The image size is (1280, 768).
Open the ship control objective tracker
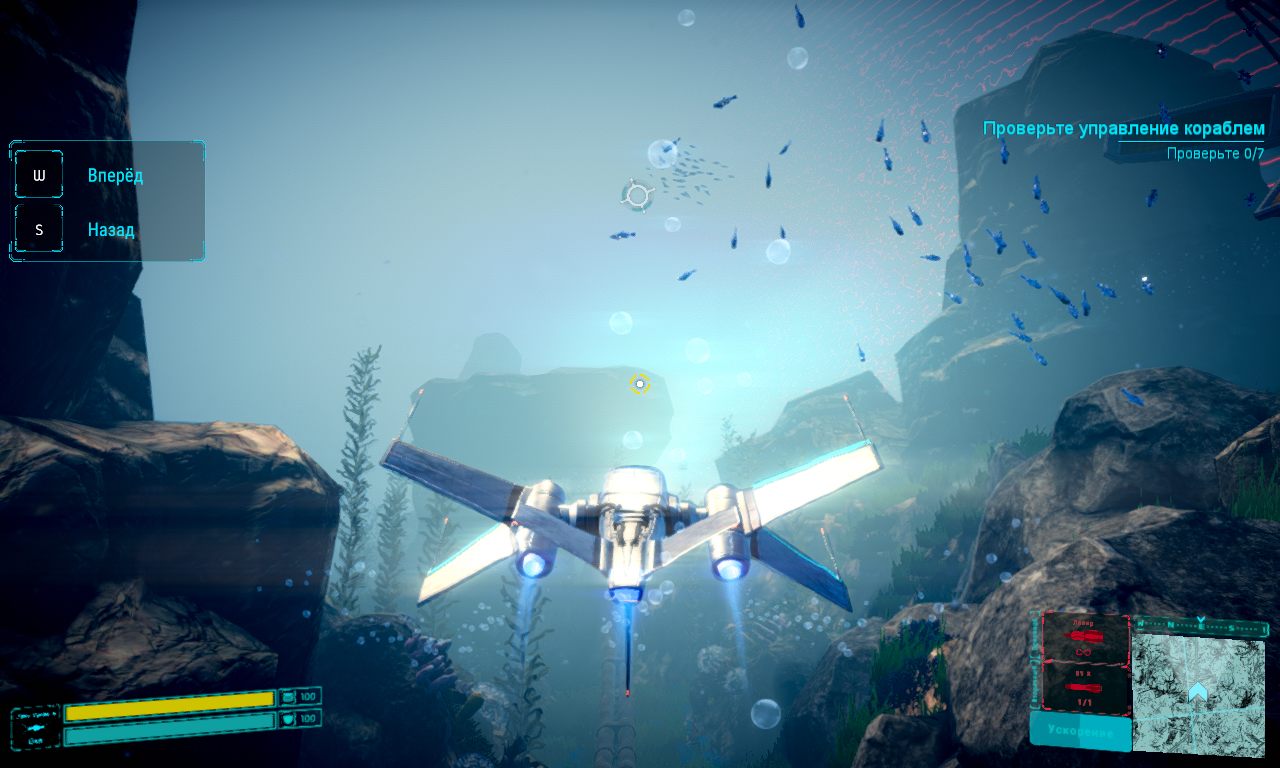tap(1123, 129)
